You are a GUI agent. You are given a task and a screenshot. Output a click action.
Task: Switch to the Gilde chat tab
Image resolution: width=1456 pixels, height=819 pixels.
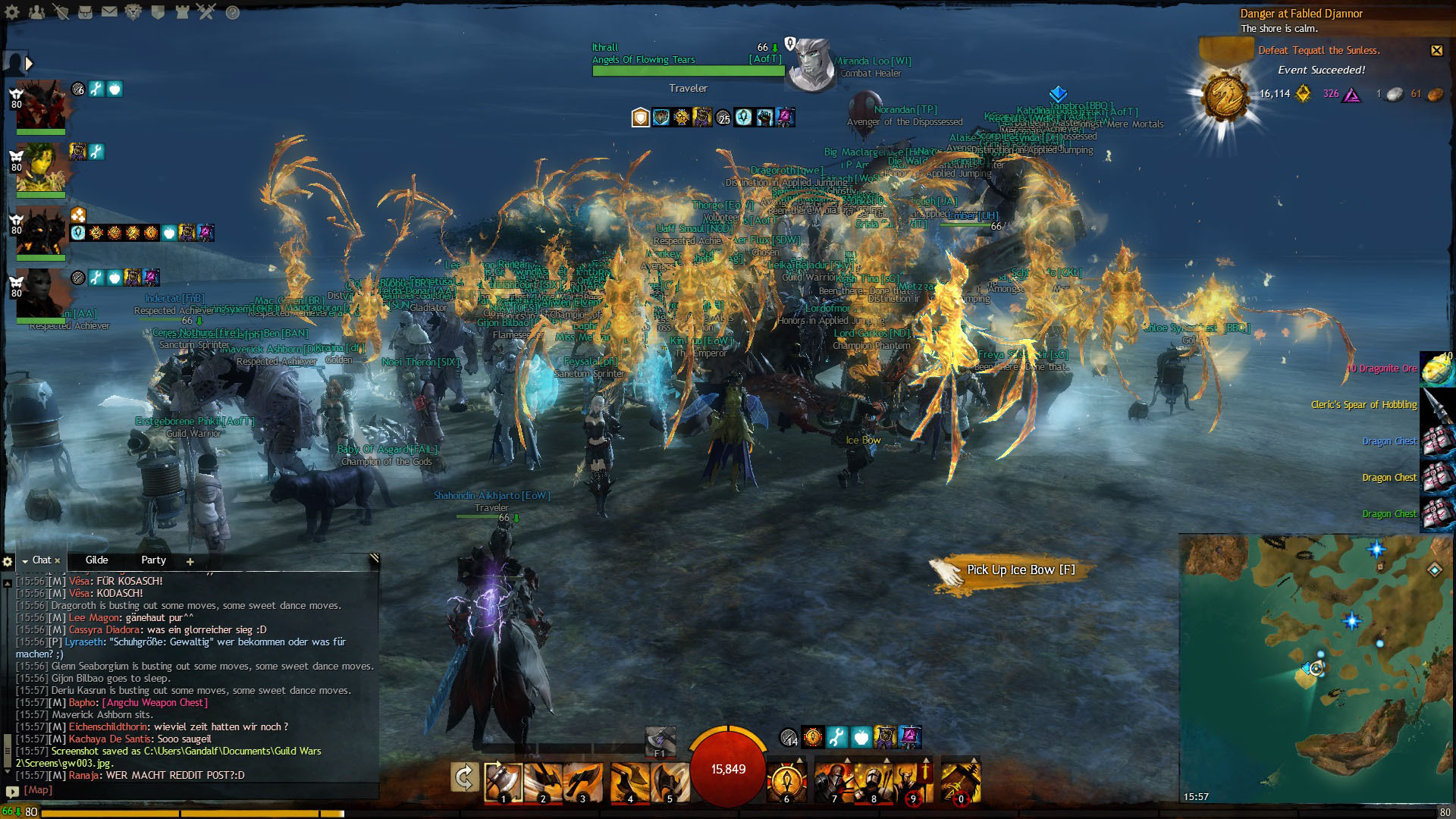tap(96, 560)
